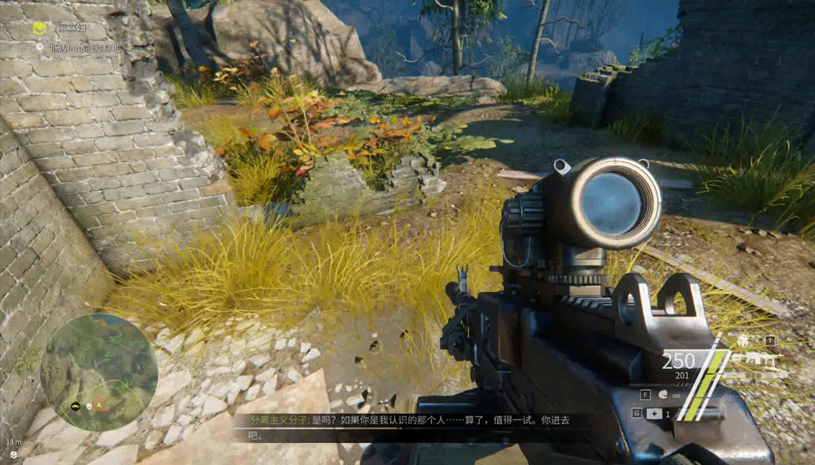This screenshot has width=815, height=465.
Task: Select the rock throwable icon
Action: point(663,395)
